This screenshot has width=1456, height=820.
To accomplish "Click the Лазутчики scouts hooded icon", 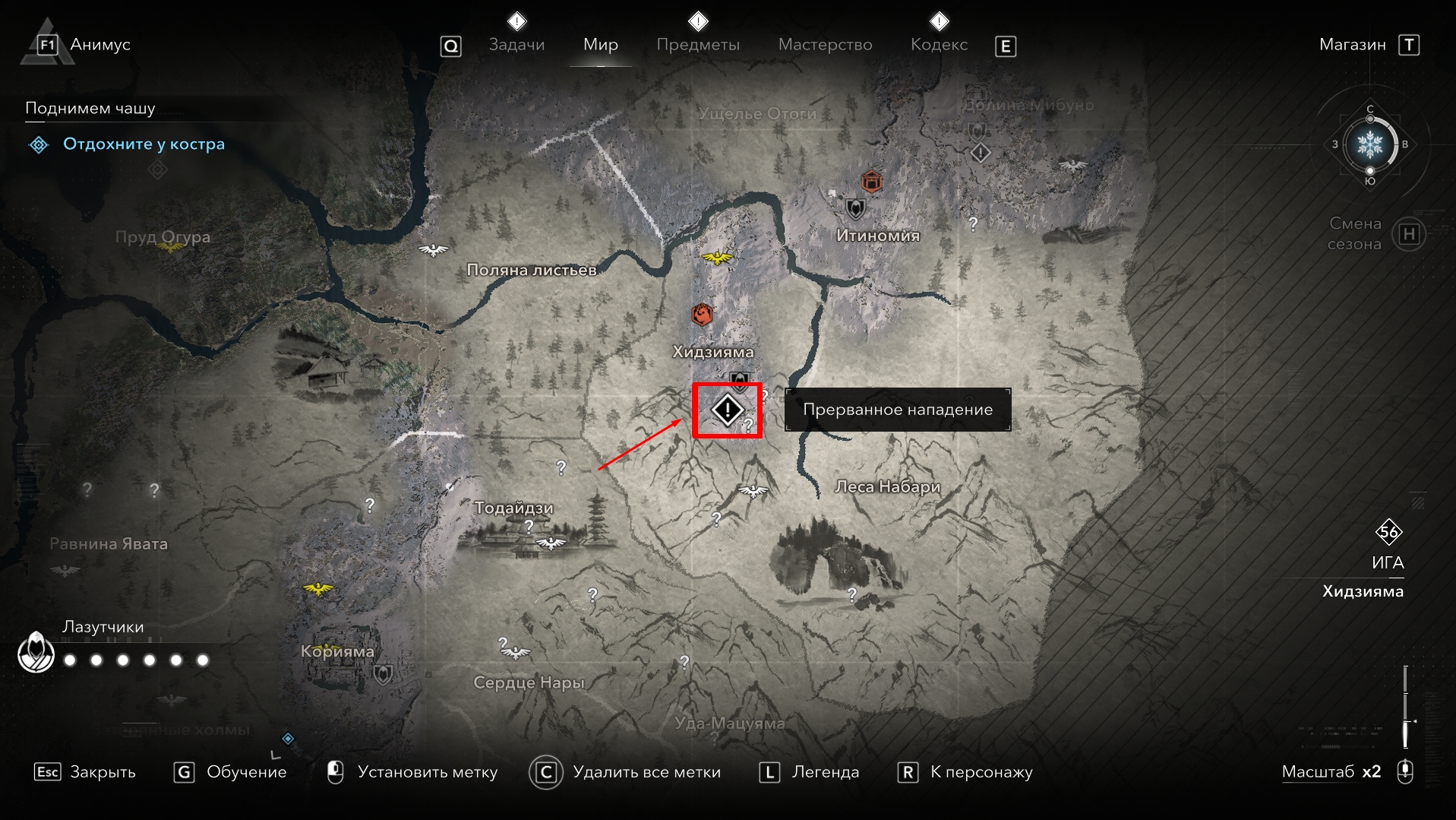I will tap(36, 652).
